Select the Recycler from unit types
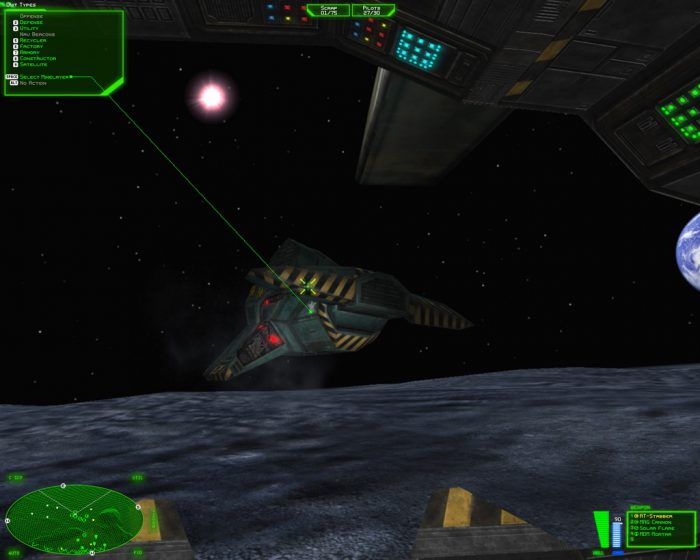The height and width of the screenshot is (560, 700). coord(33,40)
